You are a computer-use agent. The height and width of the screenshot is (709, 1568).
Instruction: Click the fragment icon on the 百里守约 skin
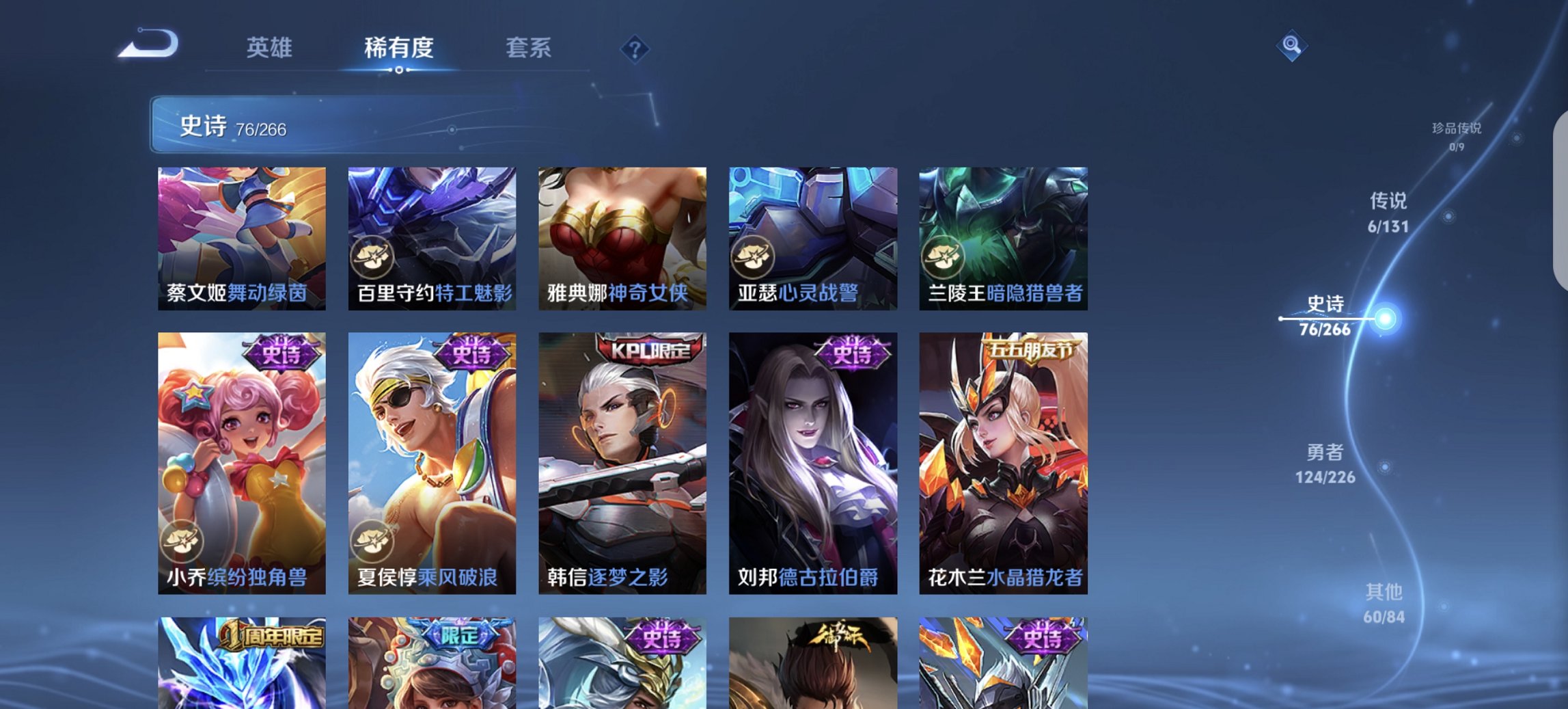pyautogui.click(x=372, y=257)
